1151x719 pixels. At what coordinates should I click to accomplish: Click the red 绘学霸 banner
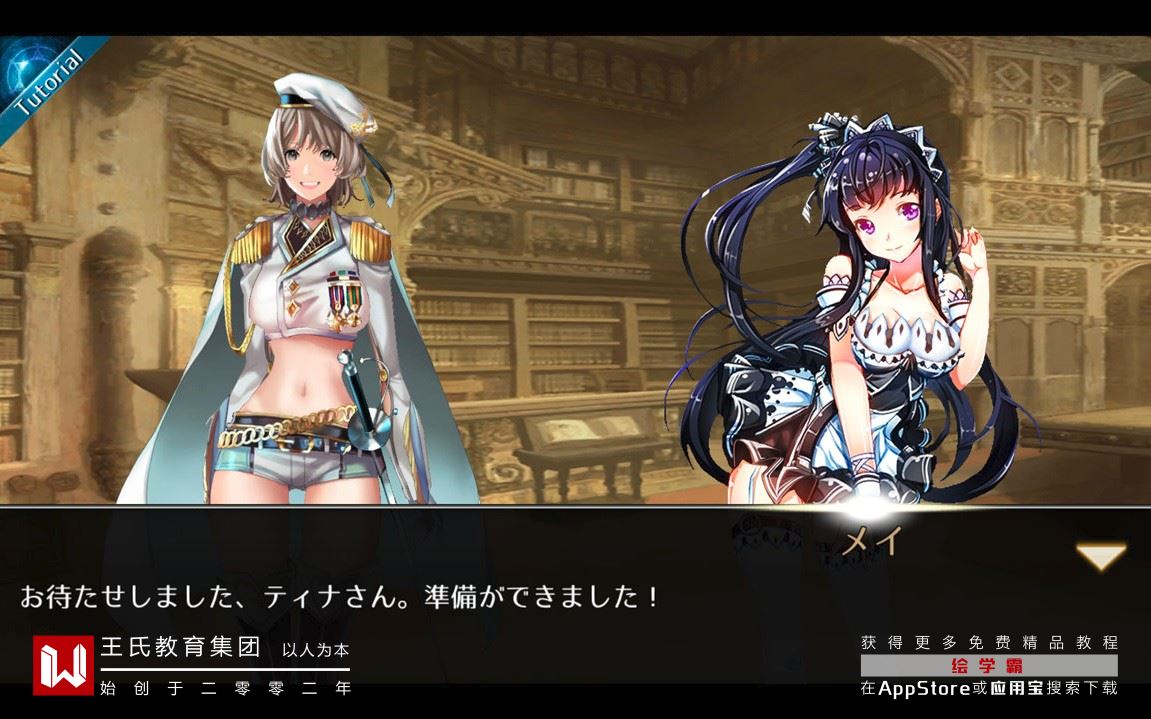click(988, 665)
